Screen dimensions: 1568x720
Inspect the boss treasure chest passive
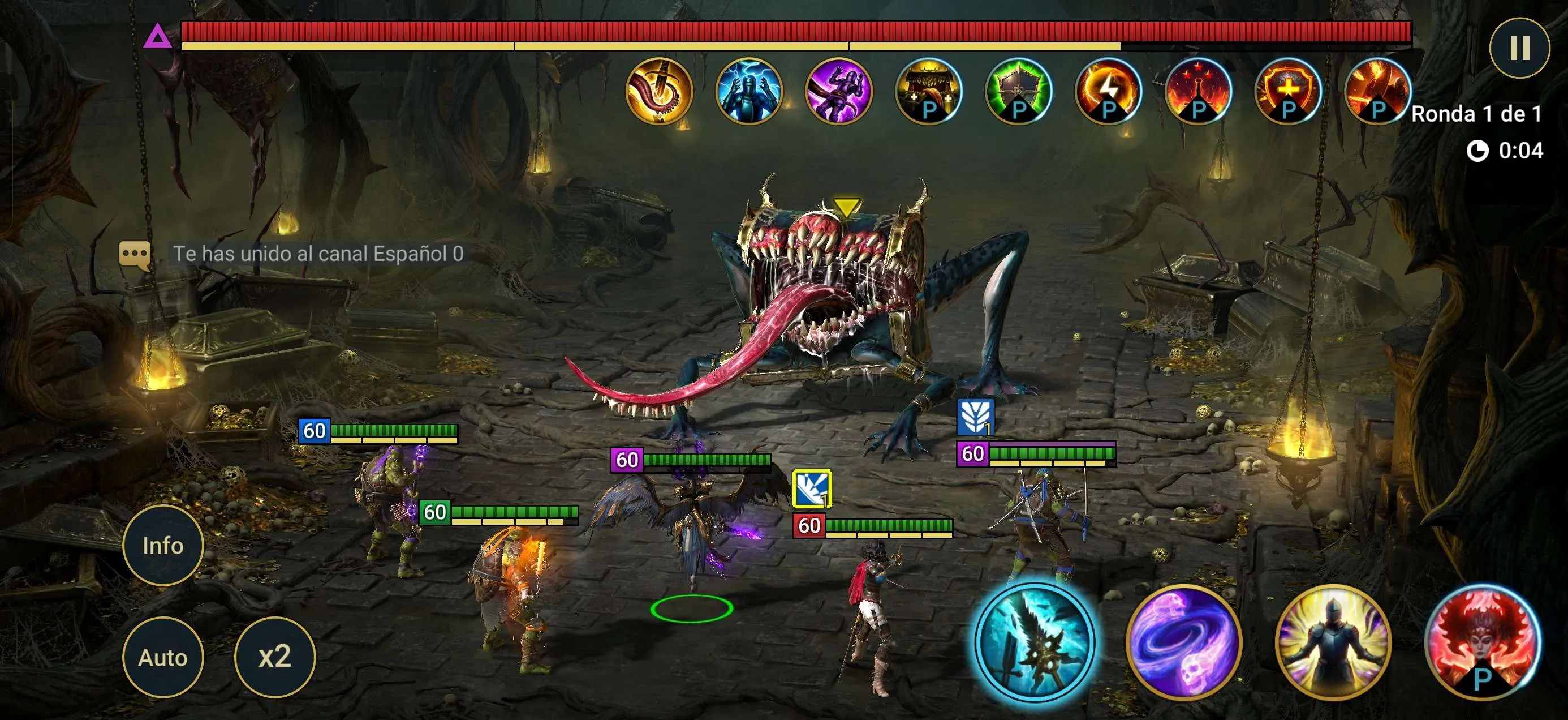(928, 91)
